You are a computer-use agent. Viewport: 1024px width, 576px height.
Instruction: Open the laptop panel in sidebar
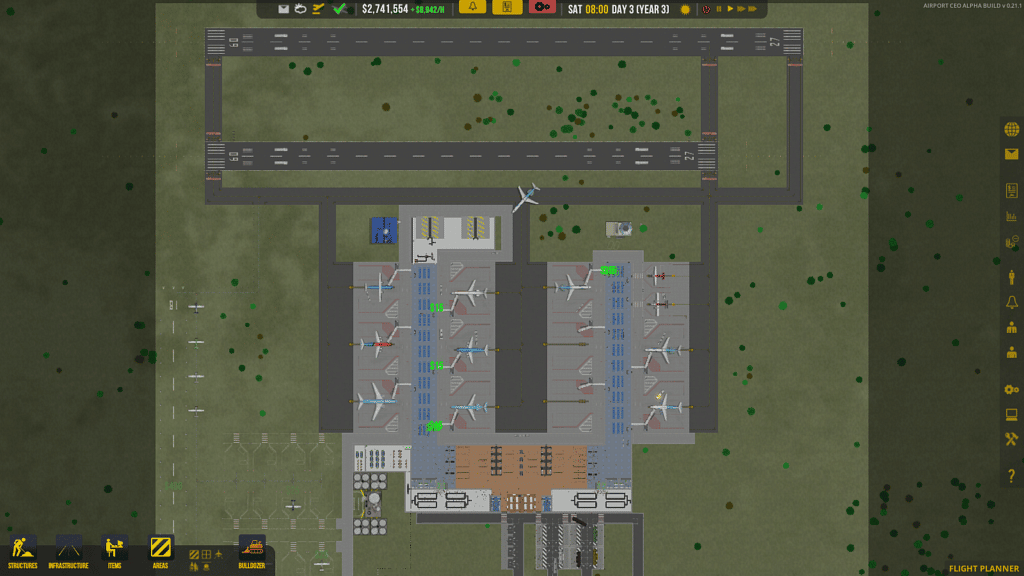click(x=1011, y=414)
